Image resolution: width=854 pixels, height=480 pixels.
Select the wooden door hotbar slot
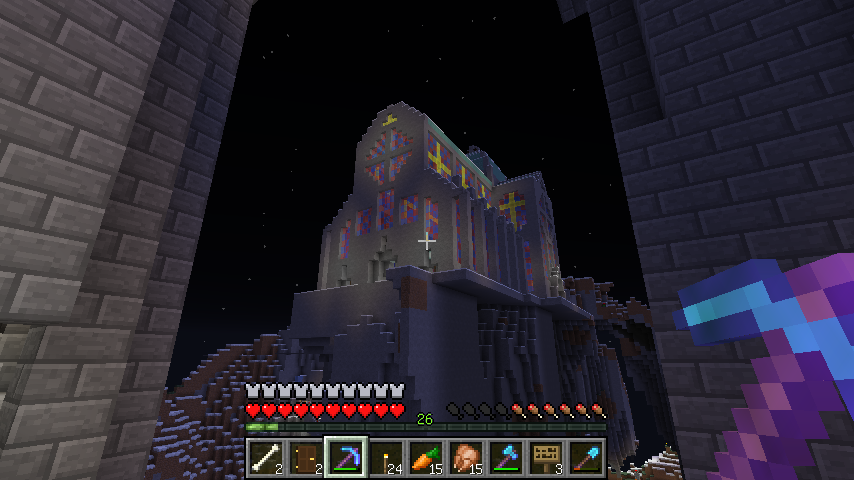pyautogui.click(x=306, y=457)
